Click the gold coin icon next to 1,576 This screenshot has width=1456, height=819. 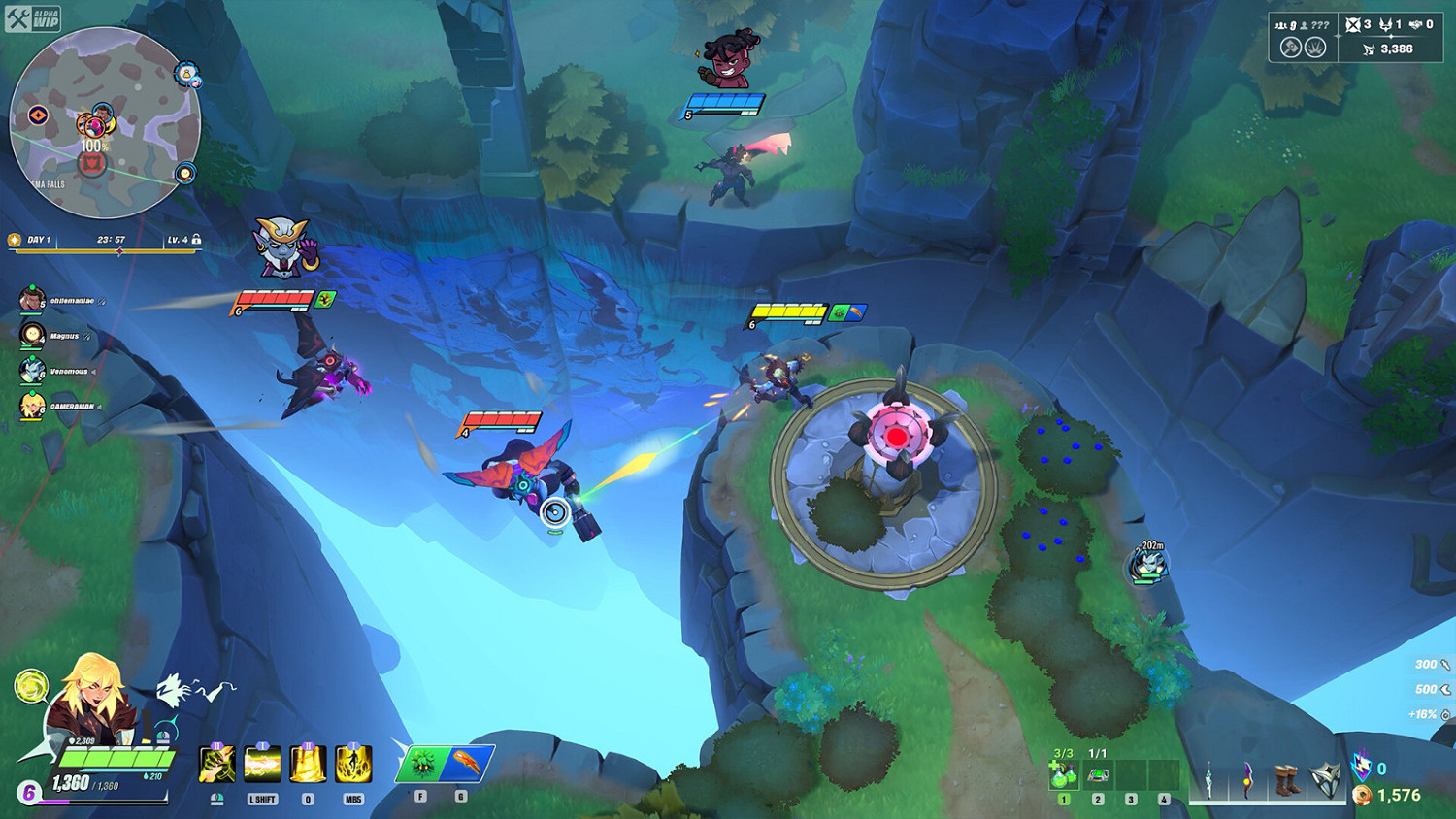pyautogui.click(x=1363, y=795)
